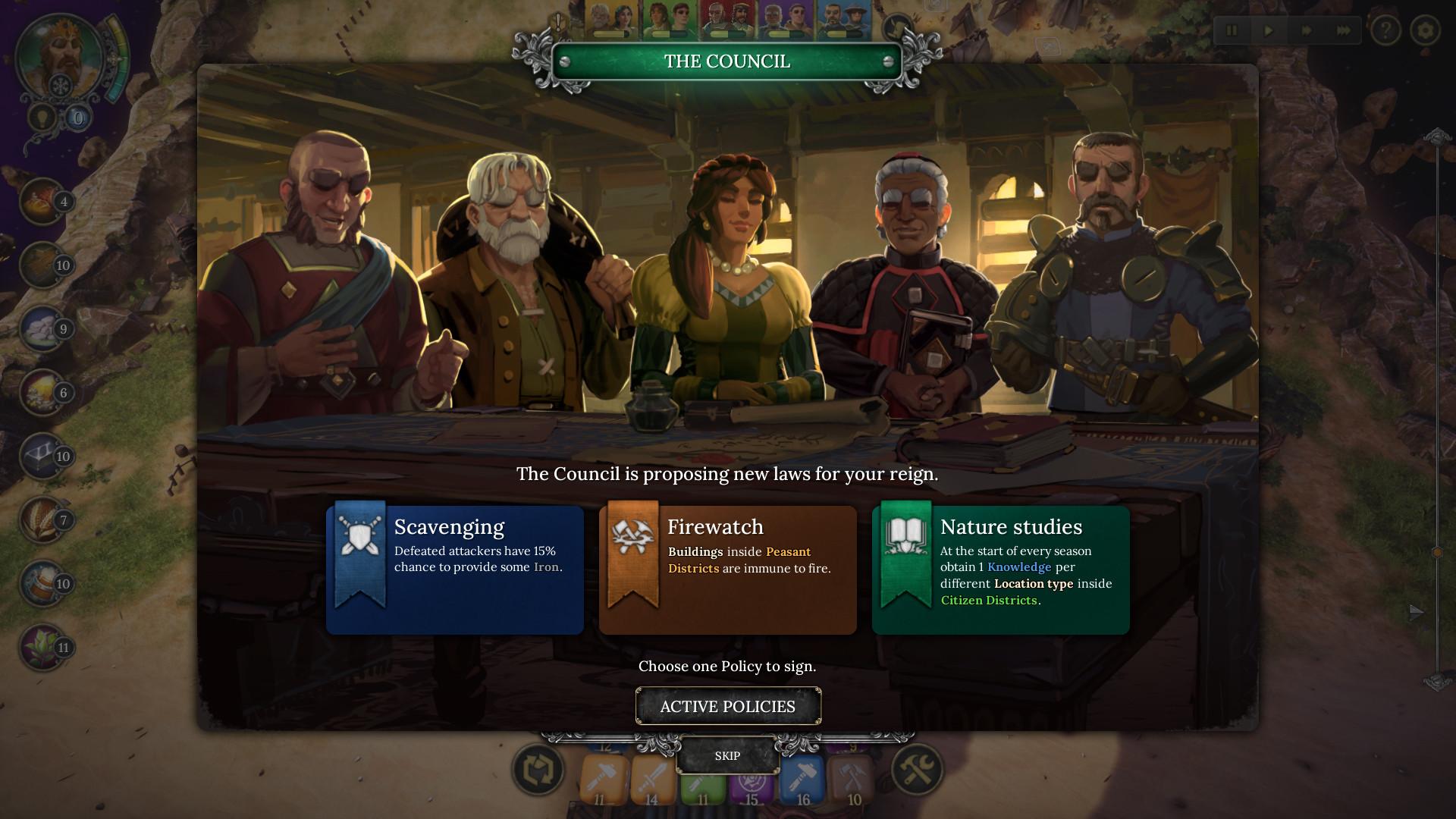The height and width of the screenshot is (819, 1456).
Task: Click the iron cube resource icon
Action: pos(42,457)
